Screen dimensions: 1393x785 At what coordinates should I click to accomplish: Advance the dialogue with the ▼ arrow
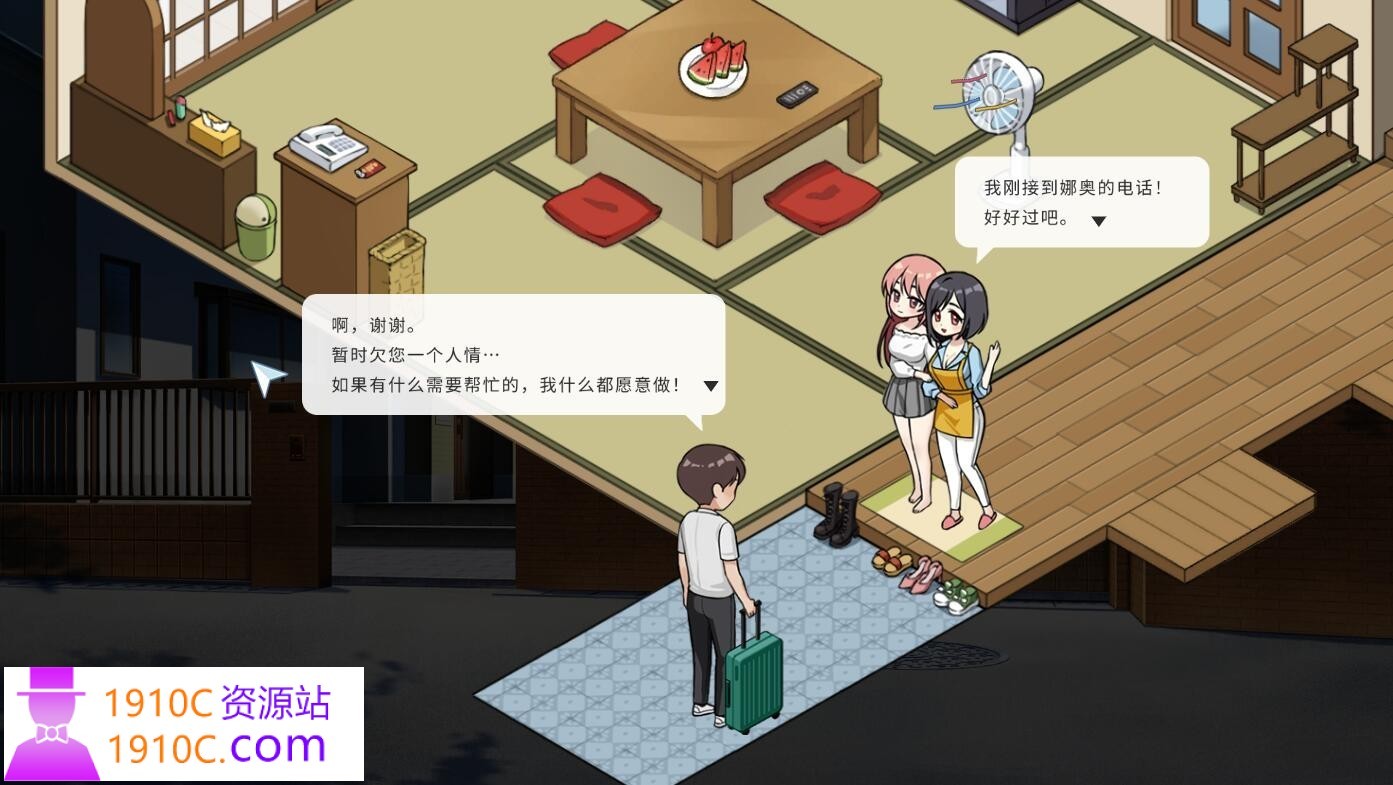(710, 385)
